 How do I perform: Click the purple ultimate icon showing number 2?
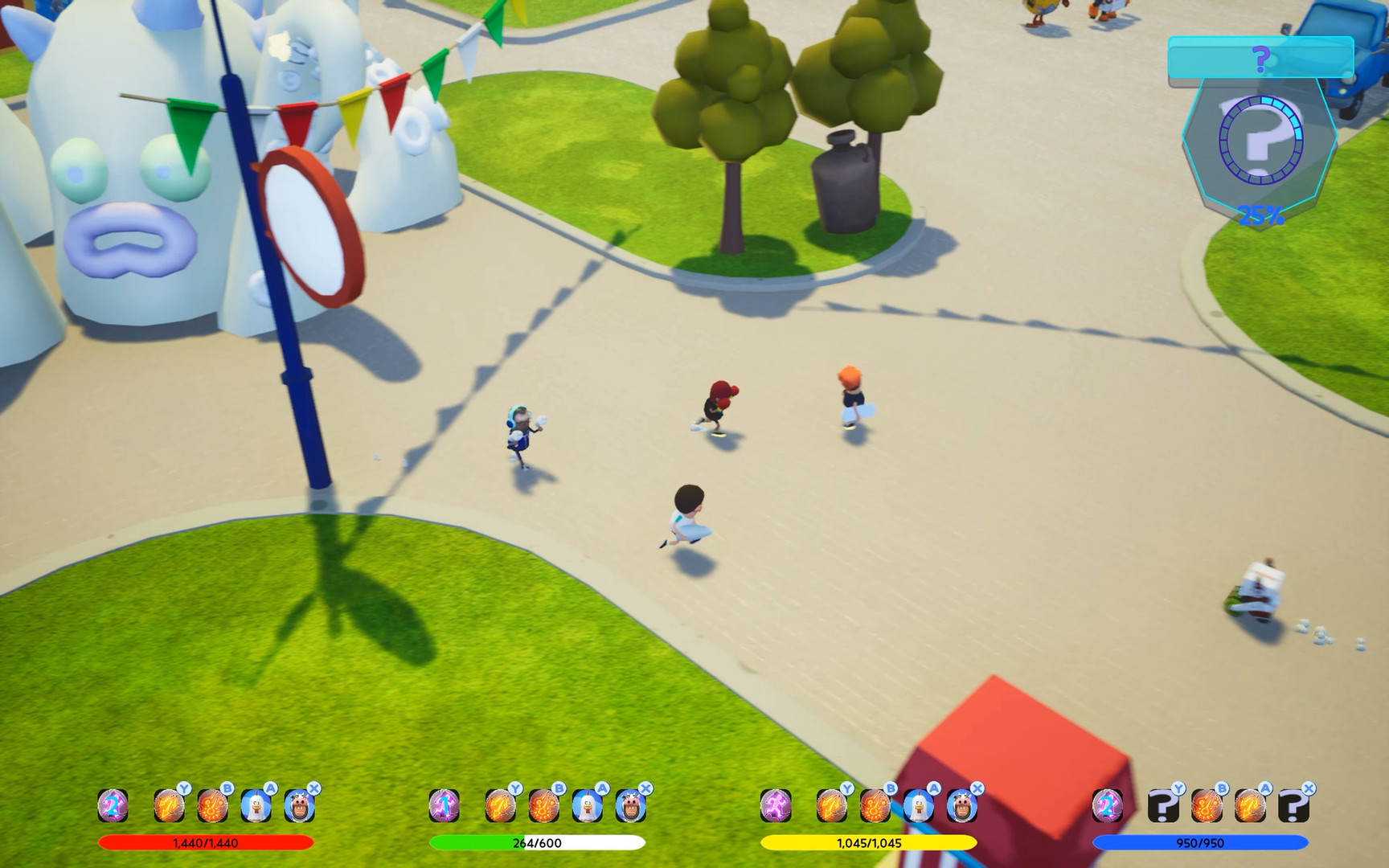coord(112,806)
